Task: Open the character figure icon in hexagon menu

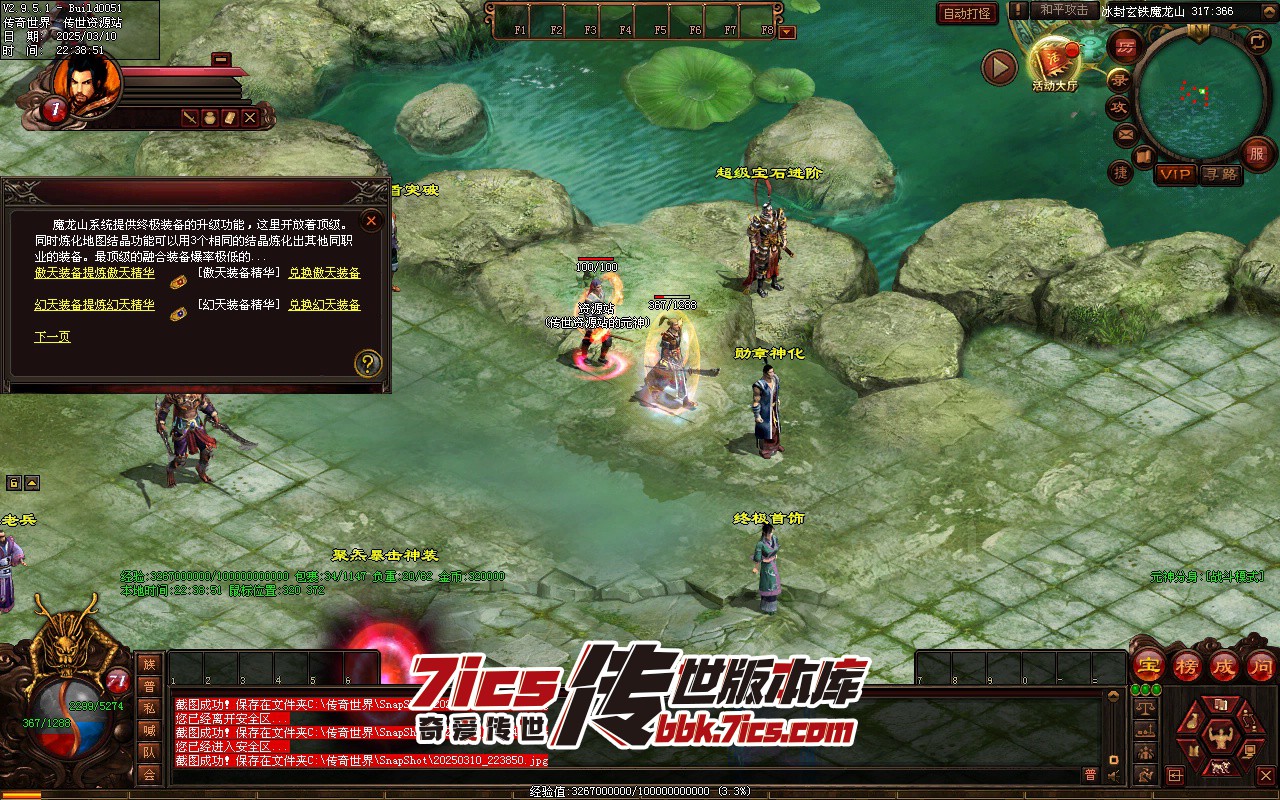Action: (1218, 738)
